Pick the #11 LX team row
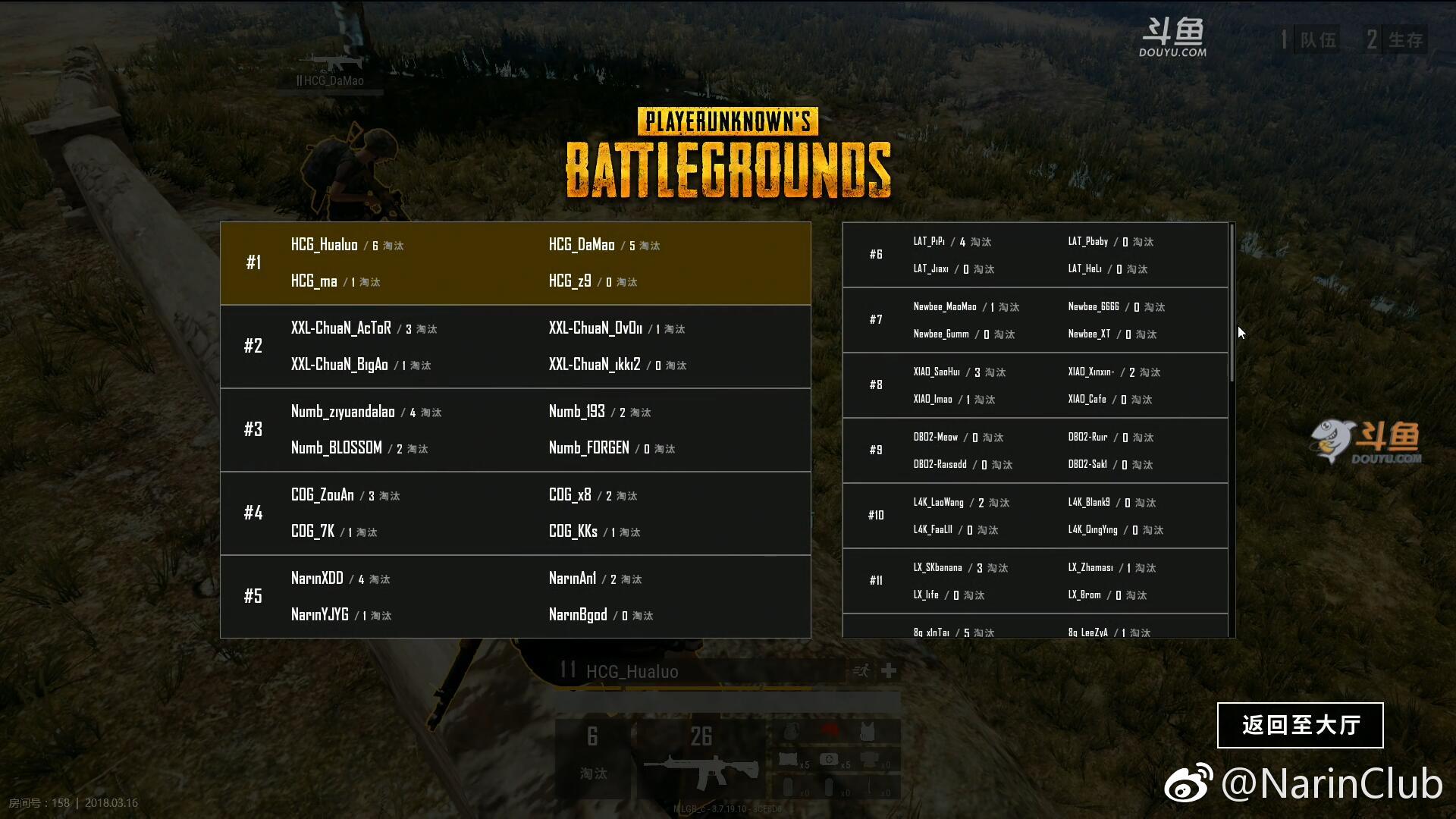Image resolution: width=1456 pixels, height=819 pixels. point(1035,581)
